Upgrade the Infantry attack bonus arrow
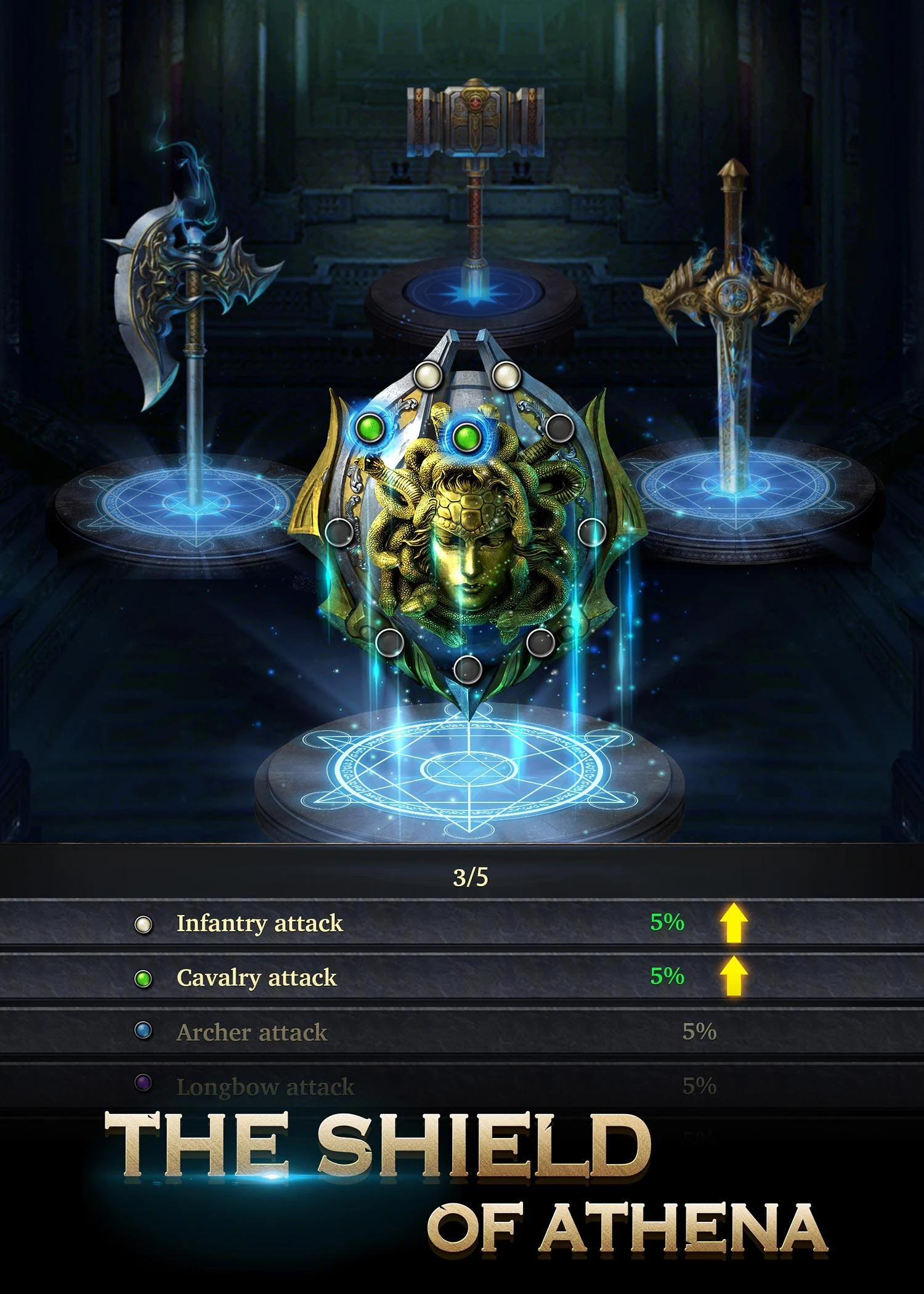Viewport: 924px width, 1294px height. 734,922
